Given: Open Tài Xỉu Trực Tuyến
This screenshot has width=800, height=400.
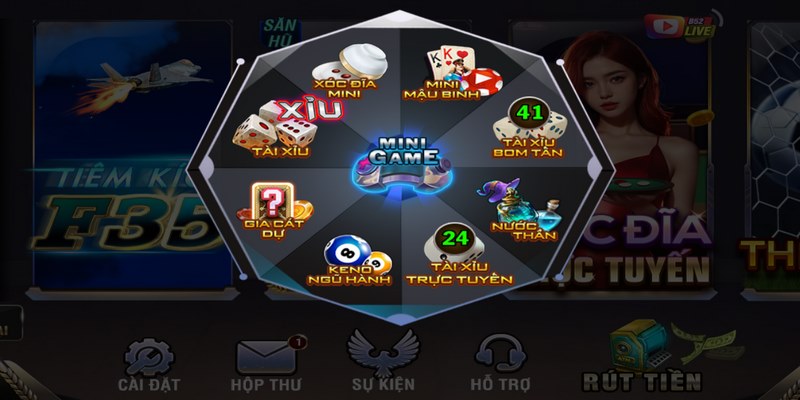Looking at the screenshot, I should 457,257.
